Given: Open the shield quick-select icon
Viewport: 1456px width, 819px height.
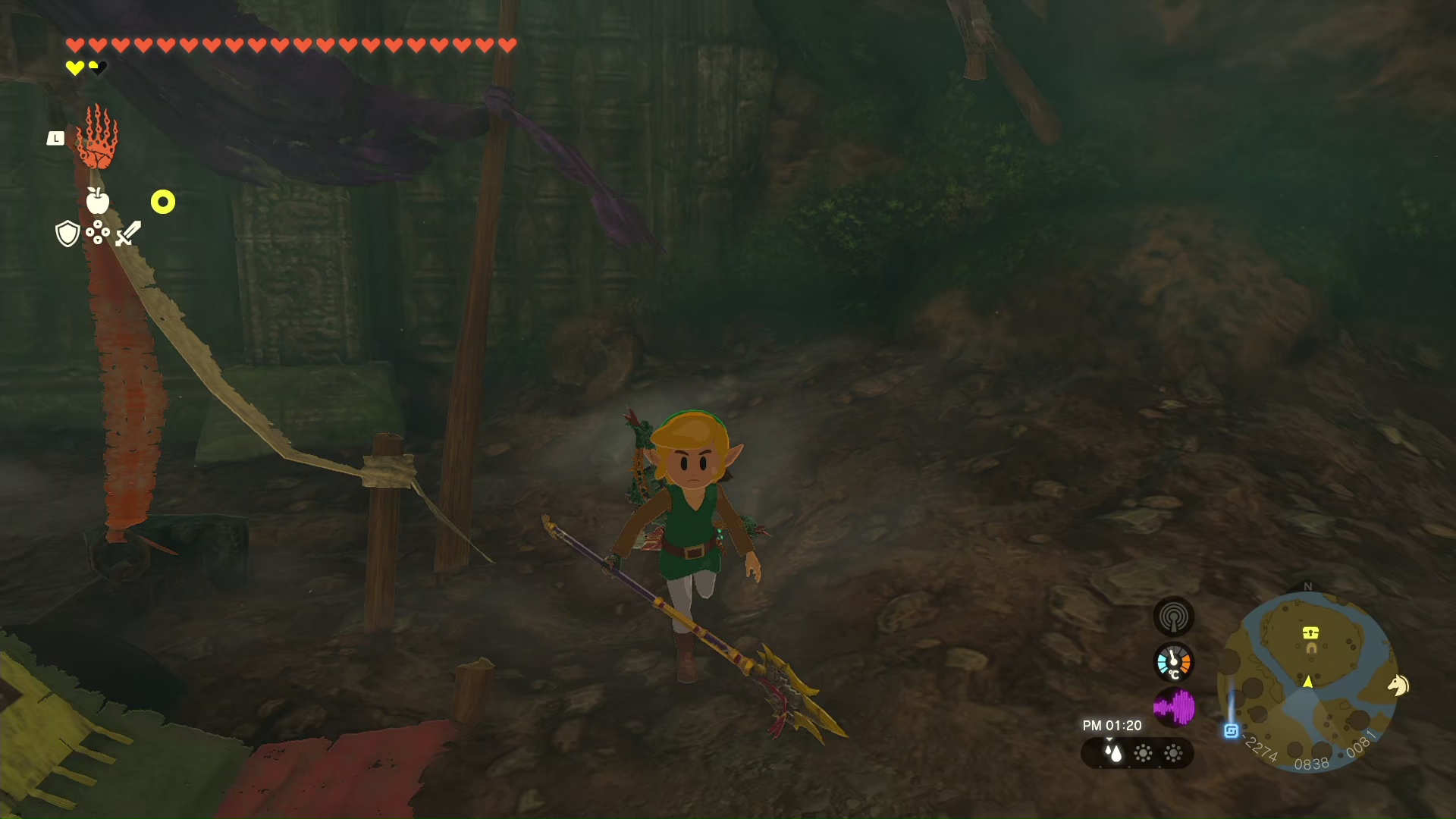Looking at the screenshot, I should point(67,234).
